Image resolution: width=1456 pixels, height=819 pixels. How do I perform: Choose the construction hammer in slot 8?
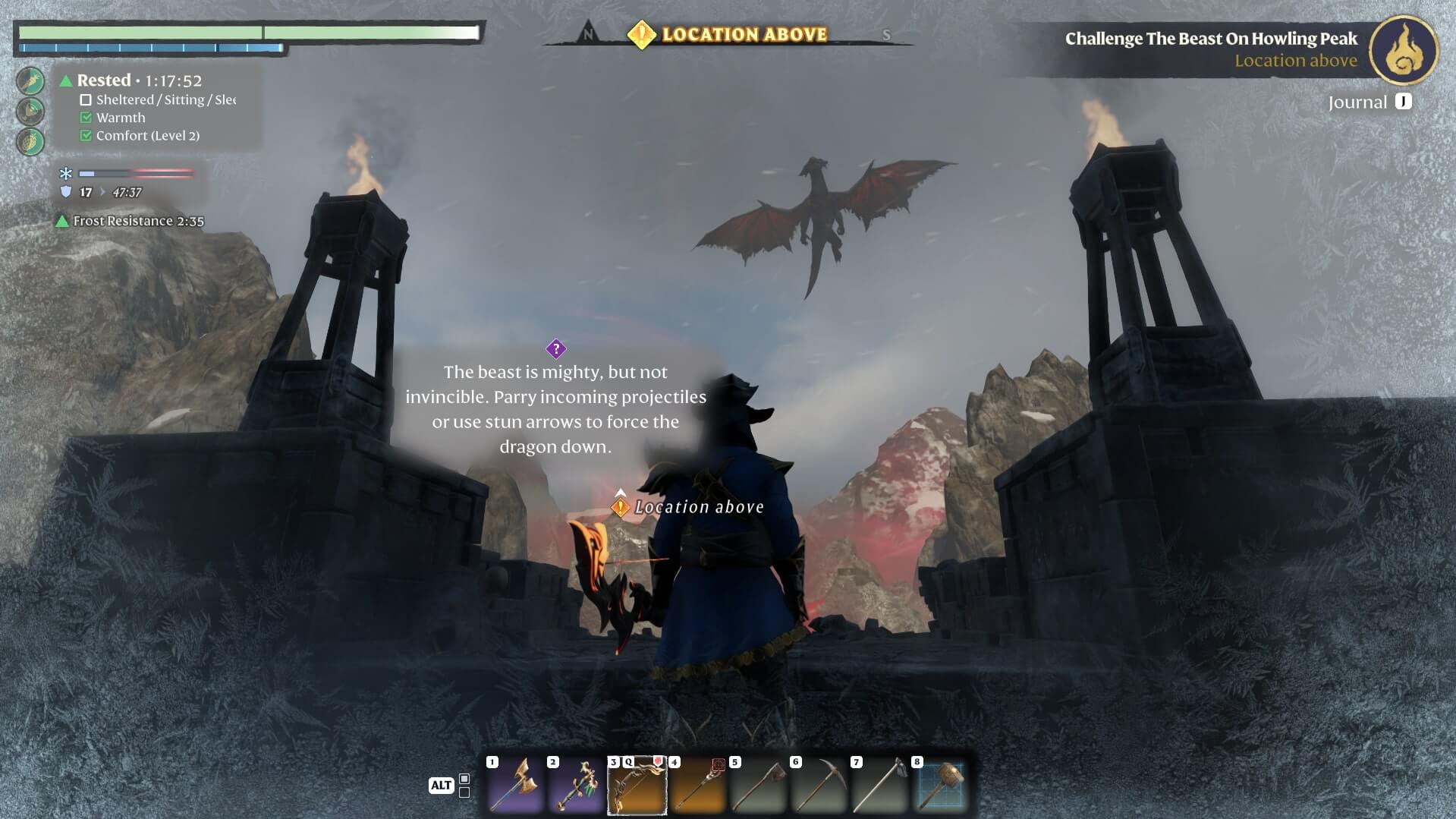pos(940,785)
